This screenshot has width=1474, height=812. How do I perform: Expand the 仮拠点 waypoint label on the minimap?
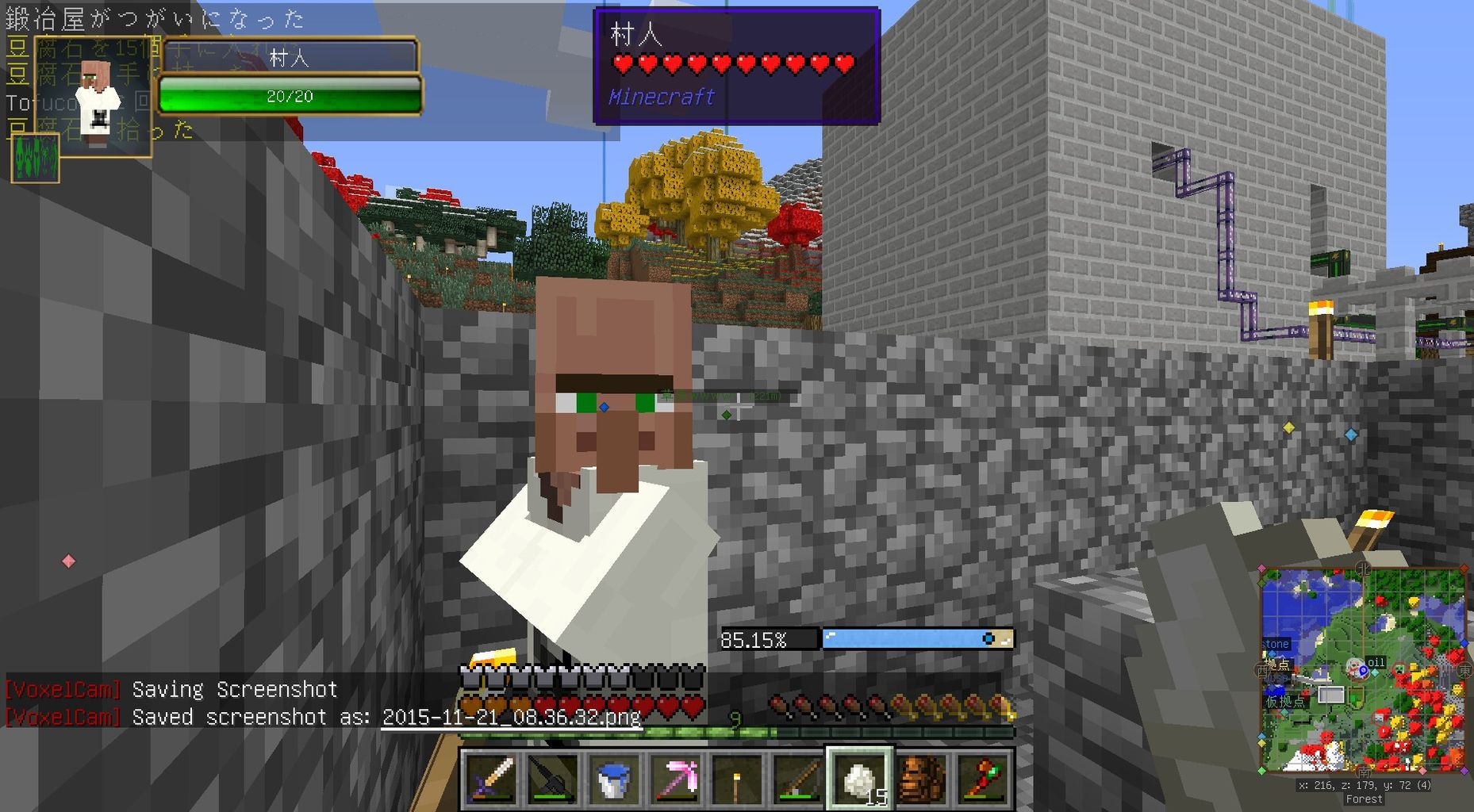pos(1286,700)
